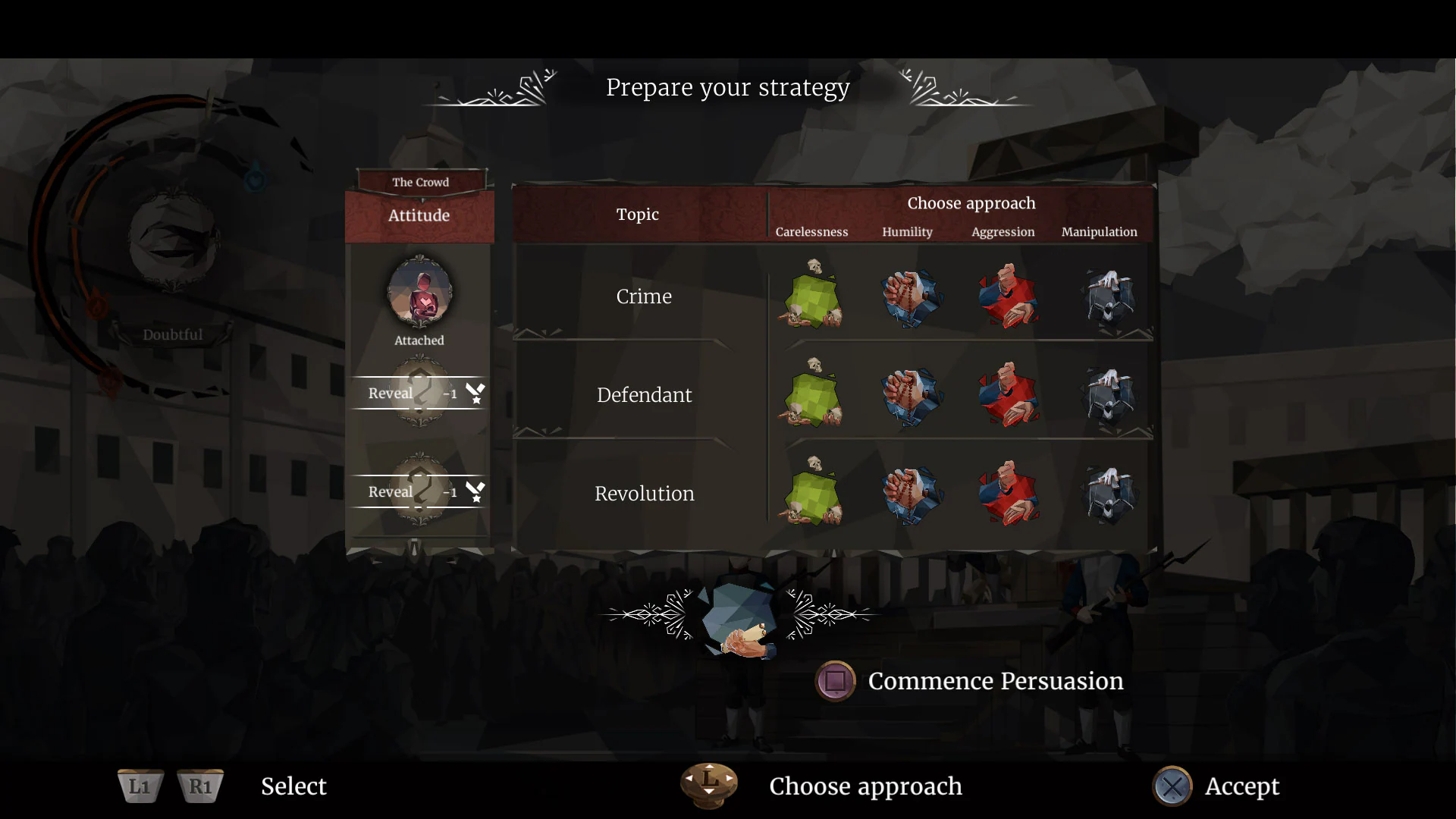Select The Crowd header label
Image resolution: width=1456 pixels, height=819 pixels.
(x=419, y=182)
